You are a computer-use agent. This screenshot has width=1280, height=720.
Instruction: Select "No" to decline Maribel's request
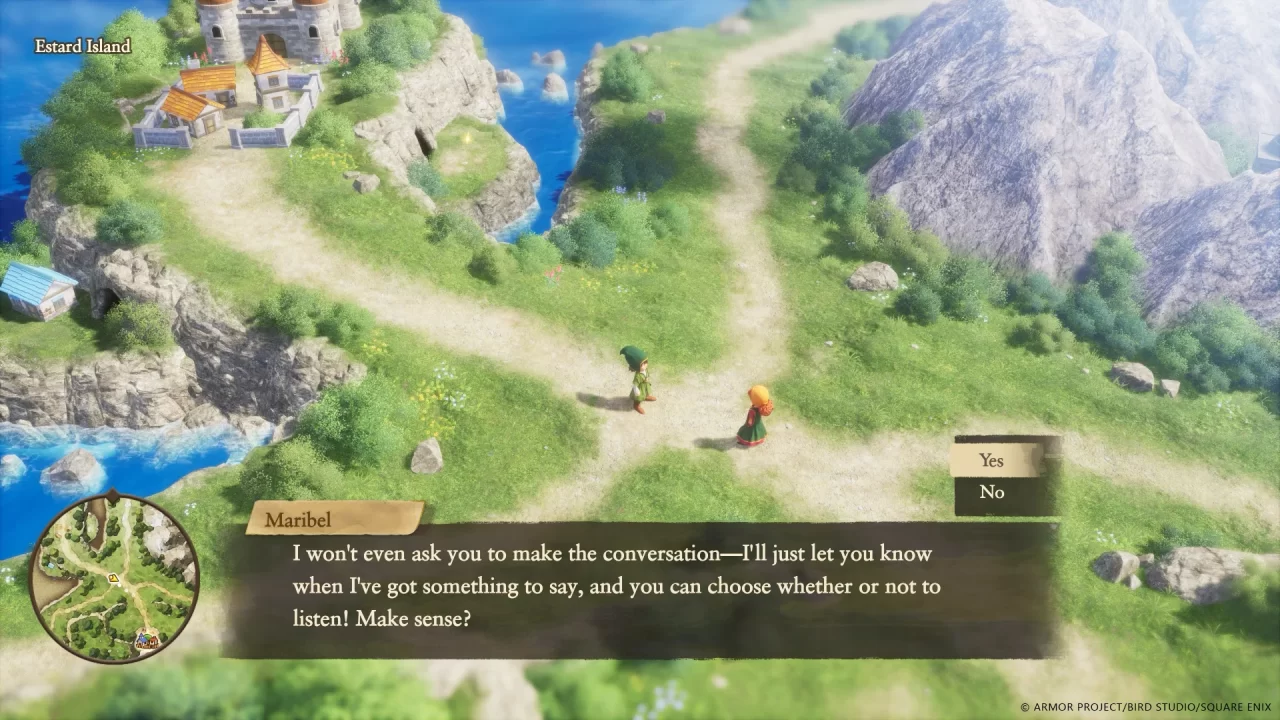click(x=991, y=492)
